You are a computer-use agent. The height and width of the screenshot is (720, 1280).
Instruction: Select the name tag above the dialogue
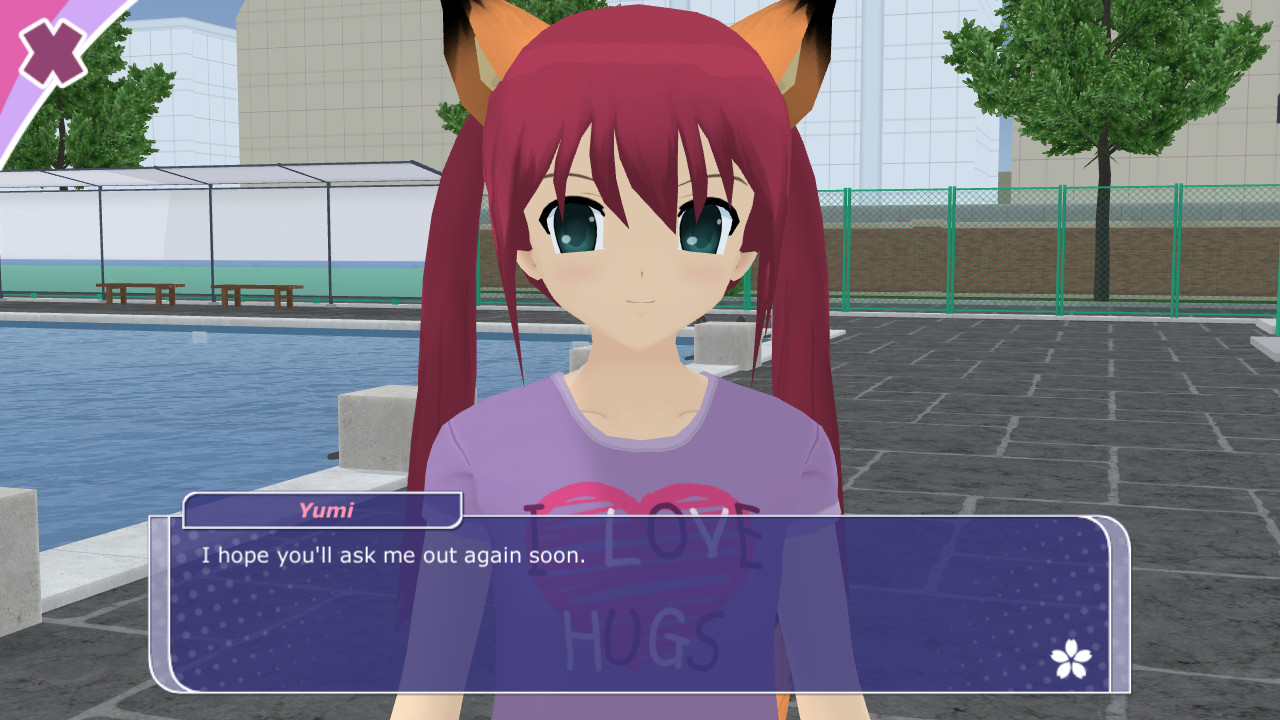[x=320, y=512]
